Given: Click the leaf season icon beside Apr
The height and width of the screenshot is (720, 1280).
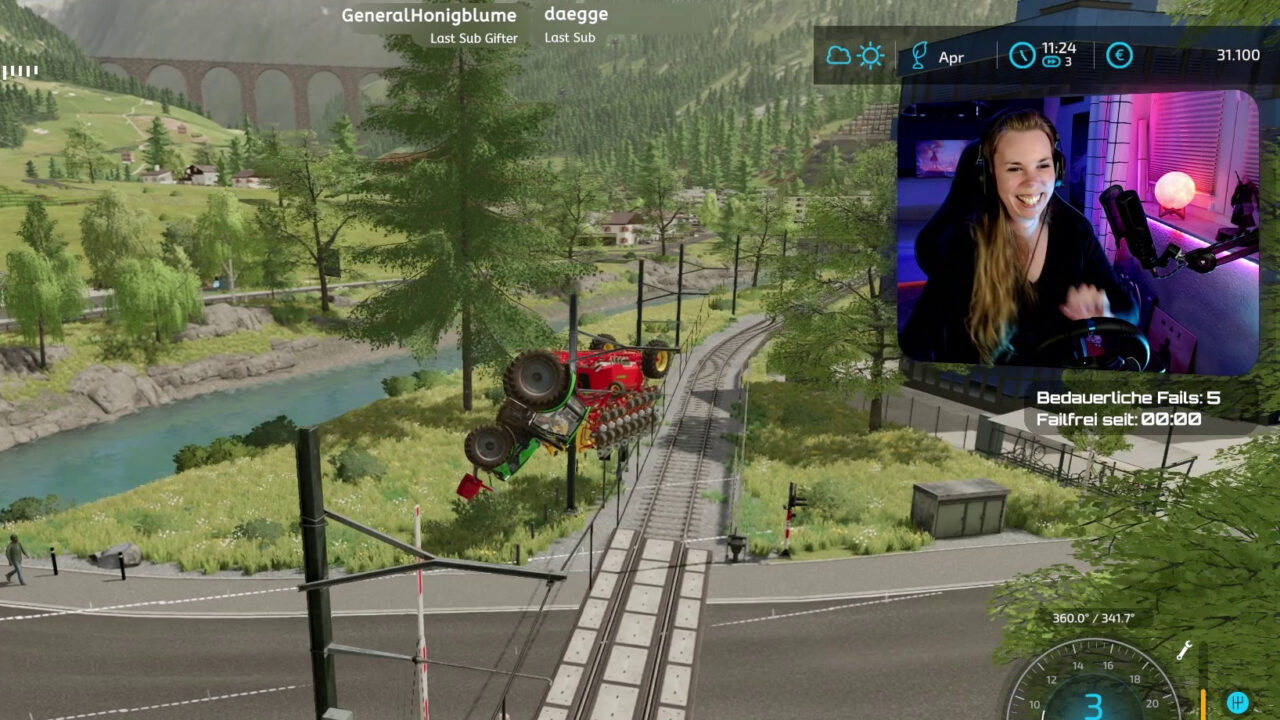Looking at the screenshot, I should (919, 57).
